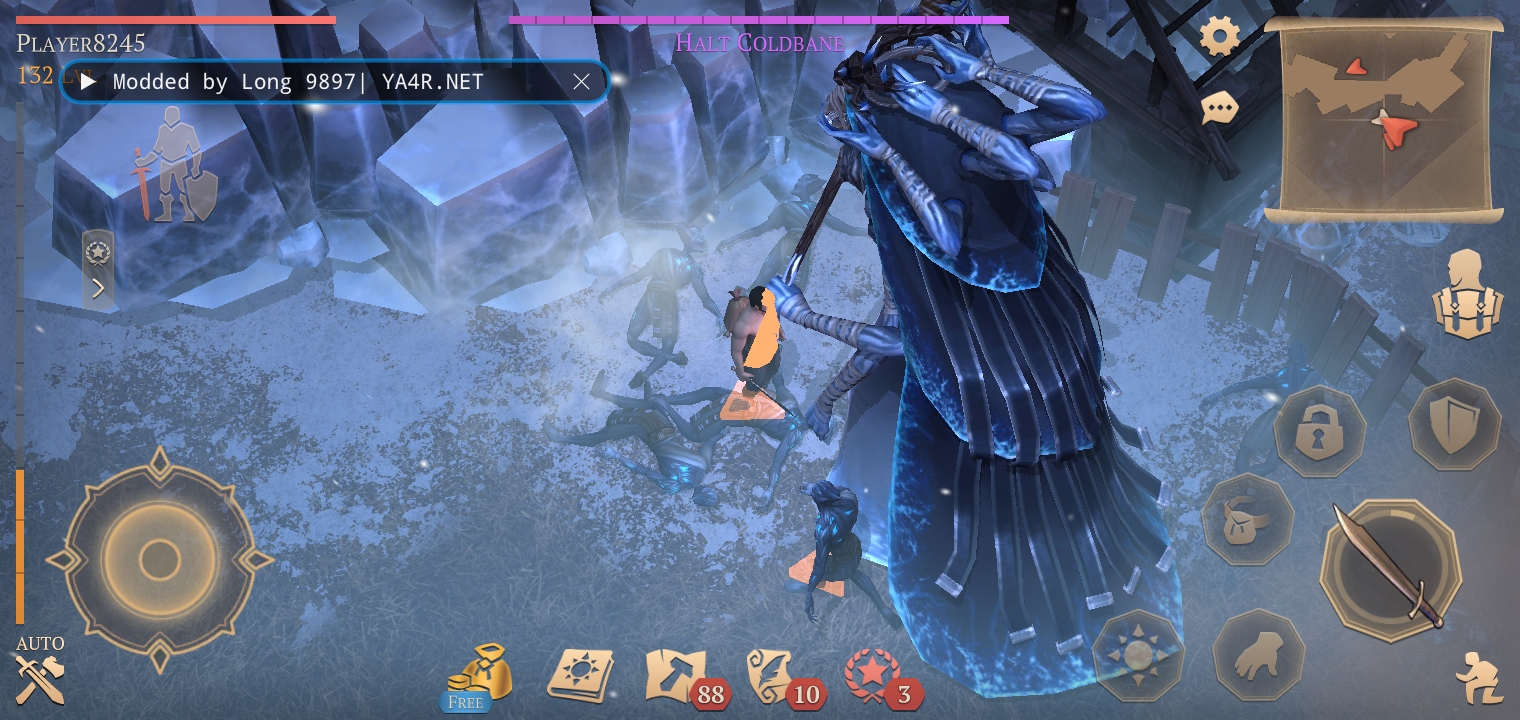Tap the parchment minimap

pos(1385,121)
